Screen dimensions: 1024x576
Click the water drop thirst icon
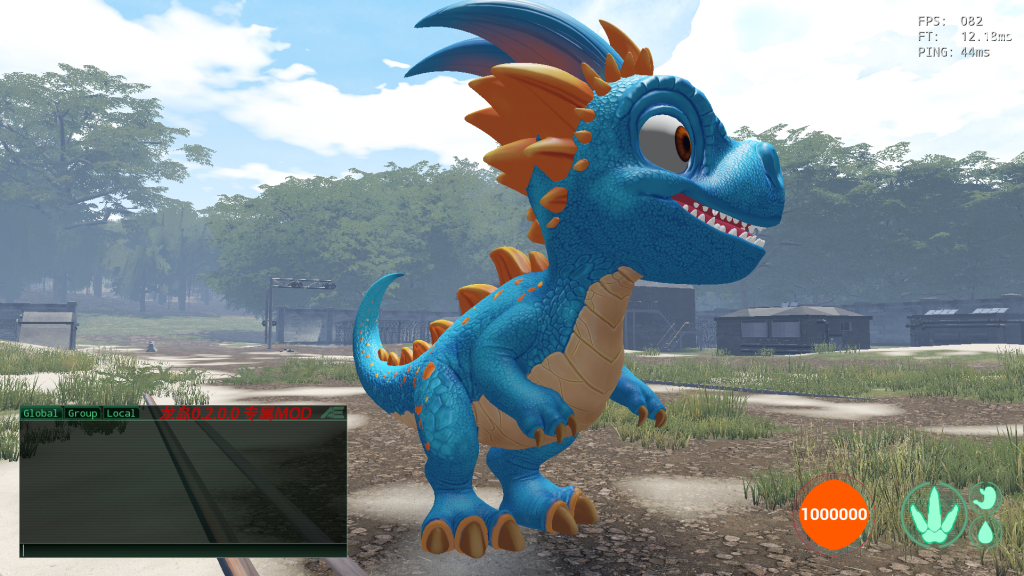click(986, 530)
